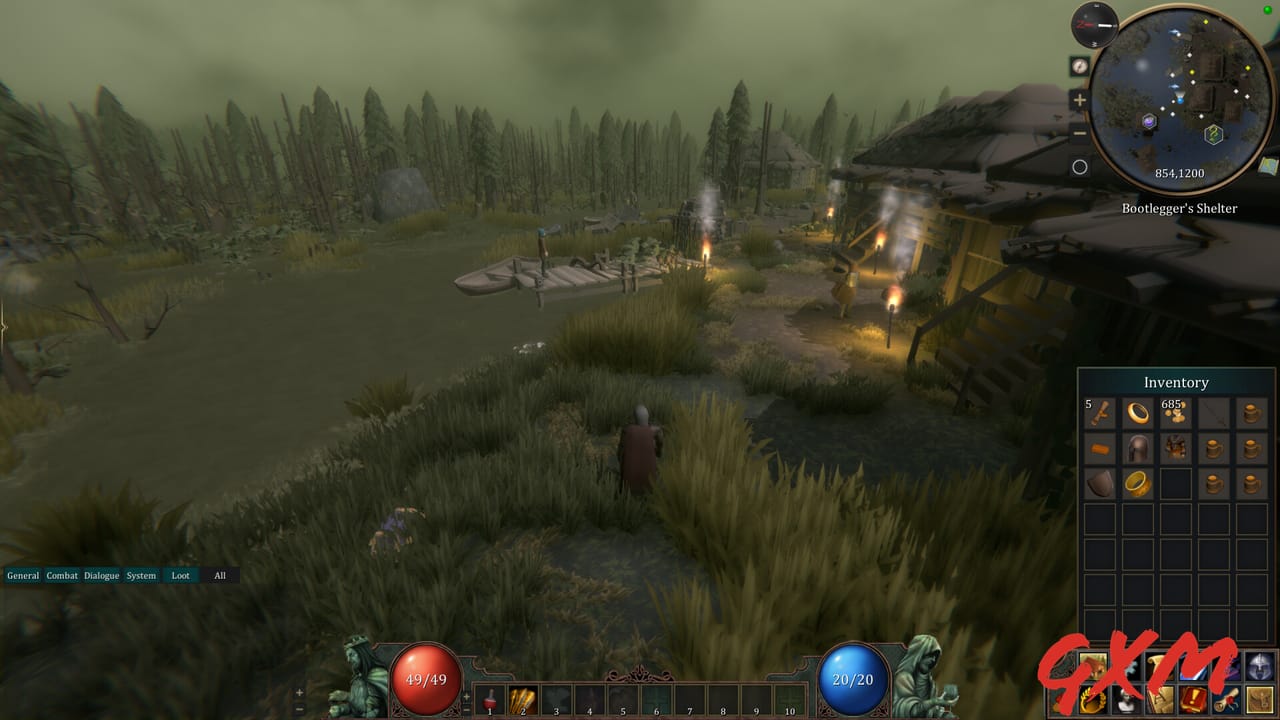Zoom in the minimap with the plus button
This screenshot has width=1280, height=720.
click(x=1079, y=99)
